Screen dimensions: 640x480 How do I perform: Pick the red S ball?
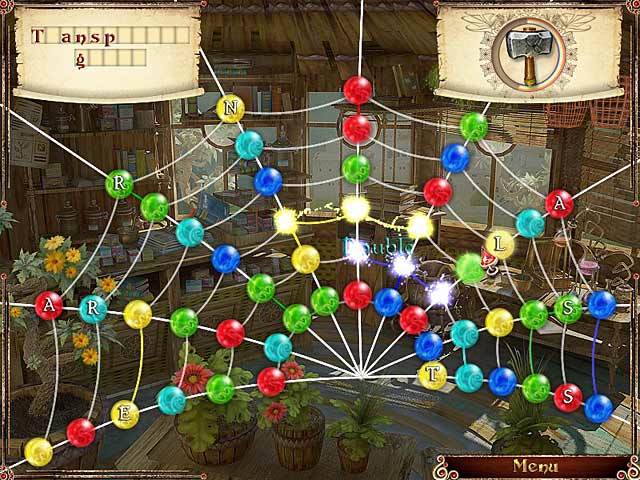[x=568, y=397]
